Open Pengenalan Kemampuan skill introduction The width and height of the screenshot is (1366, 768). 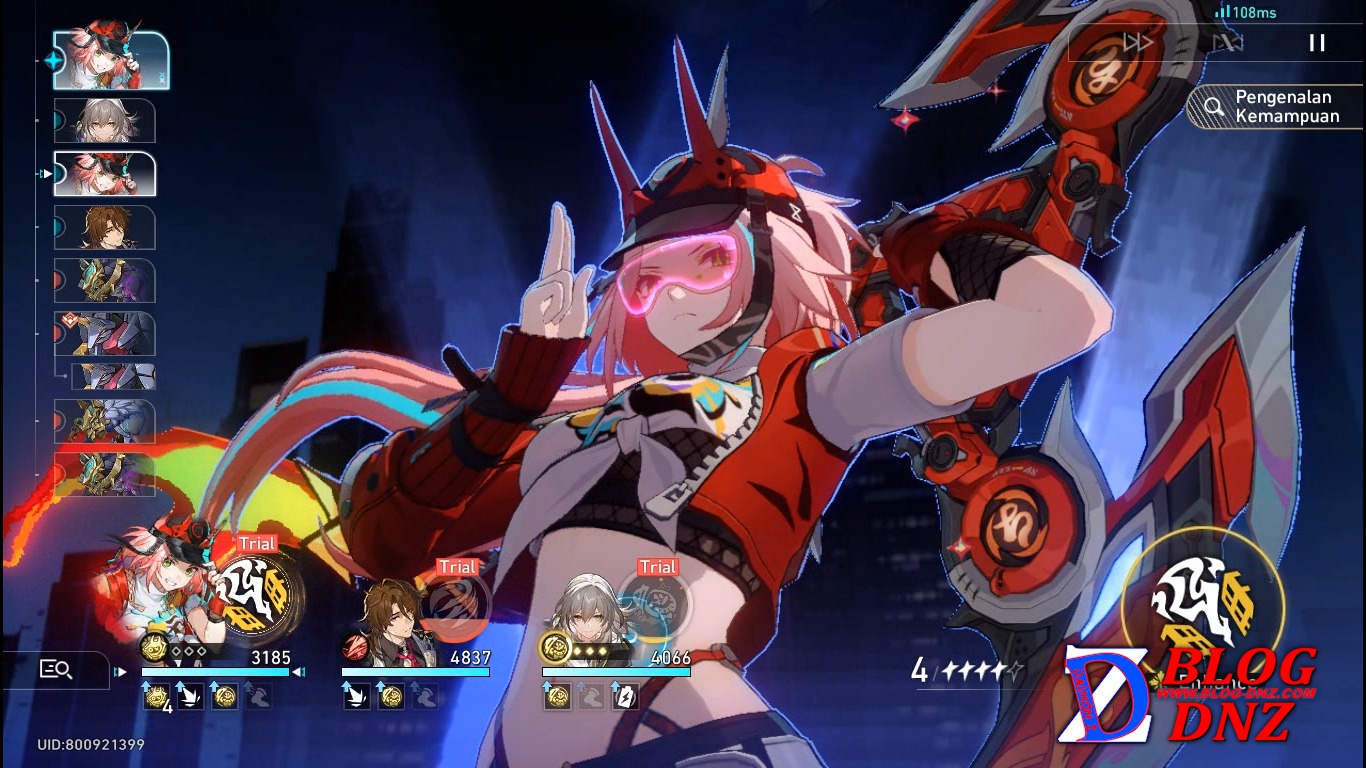click(x=1275, y=107)
